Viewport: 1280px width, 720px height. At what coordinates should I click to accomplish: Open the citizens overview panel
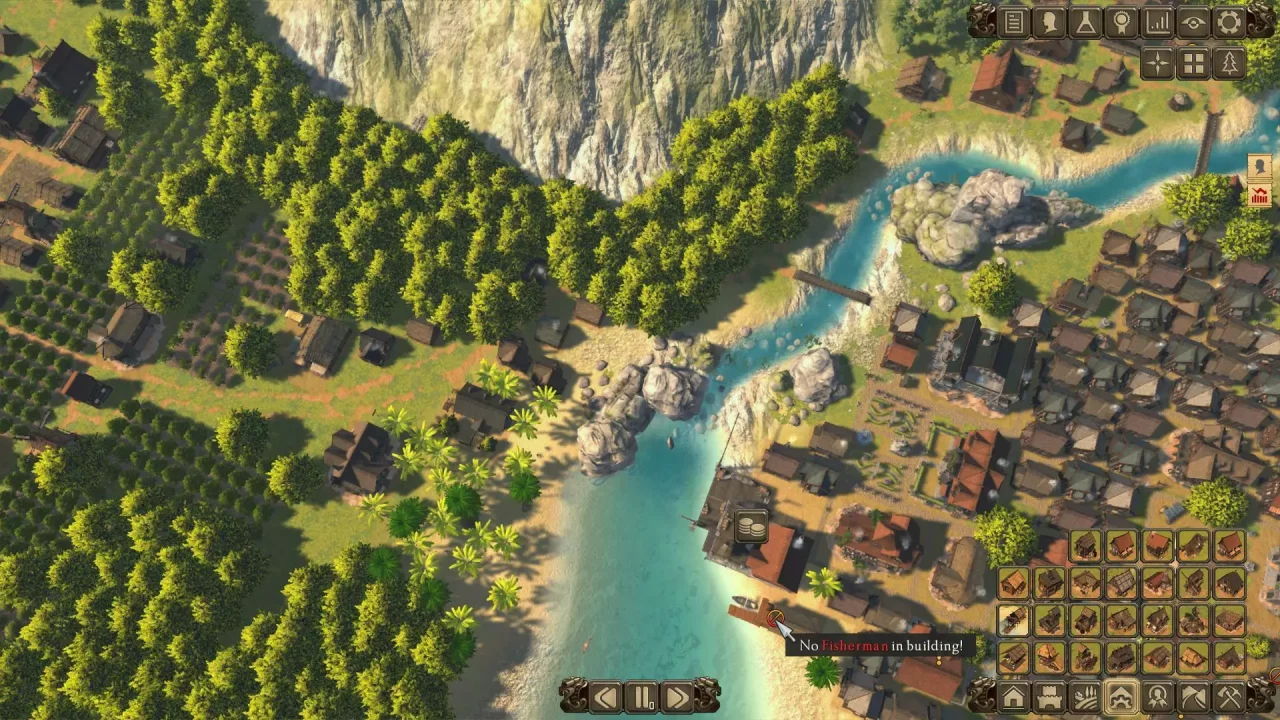[1049, 23]
